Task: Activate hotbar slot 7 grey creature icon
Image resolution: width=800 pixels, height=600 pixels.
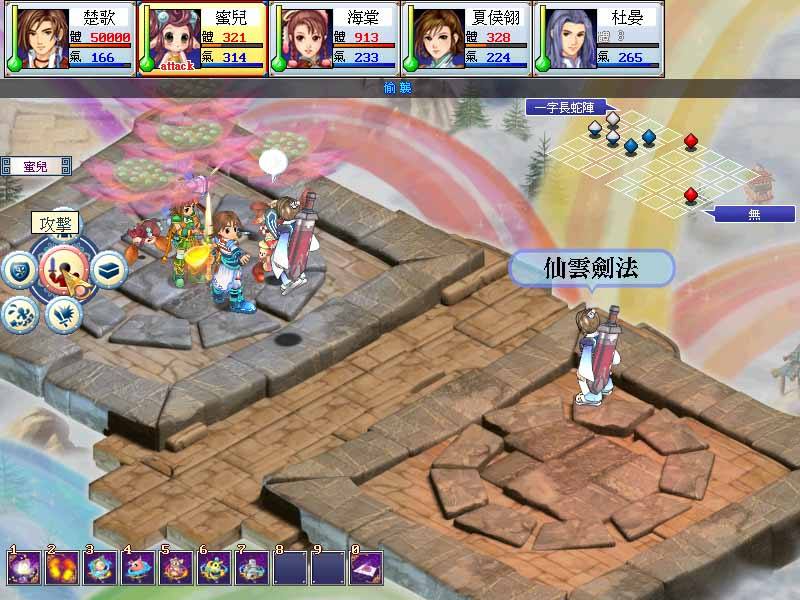Action: tap(251, 568)
